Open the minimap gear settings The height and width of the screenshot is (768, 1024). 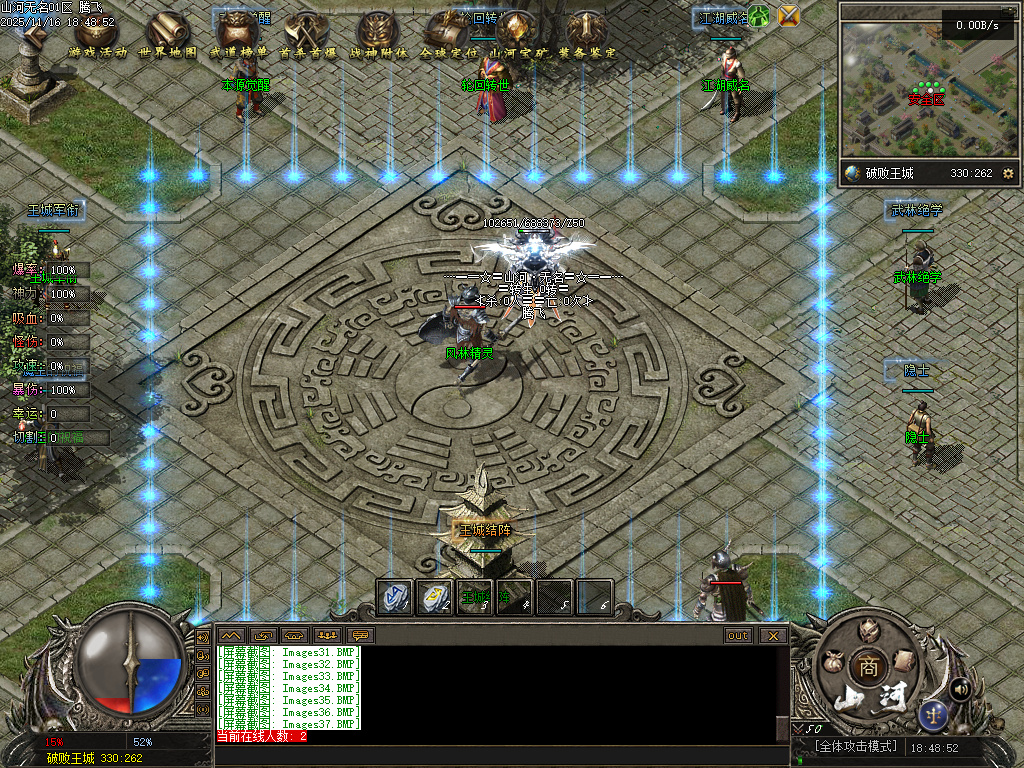tap(1007, 173)
